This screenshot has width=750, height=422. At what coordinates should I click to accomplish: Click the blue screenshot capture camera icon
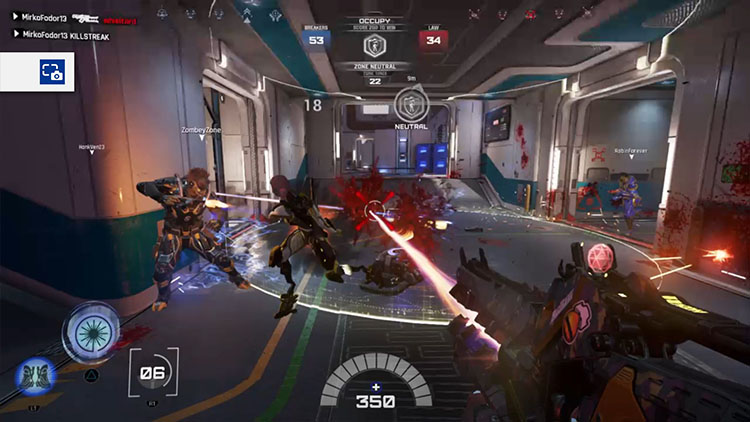pos(52,72)
